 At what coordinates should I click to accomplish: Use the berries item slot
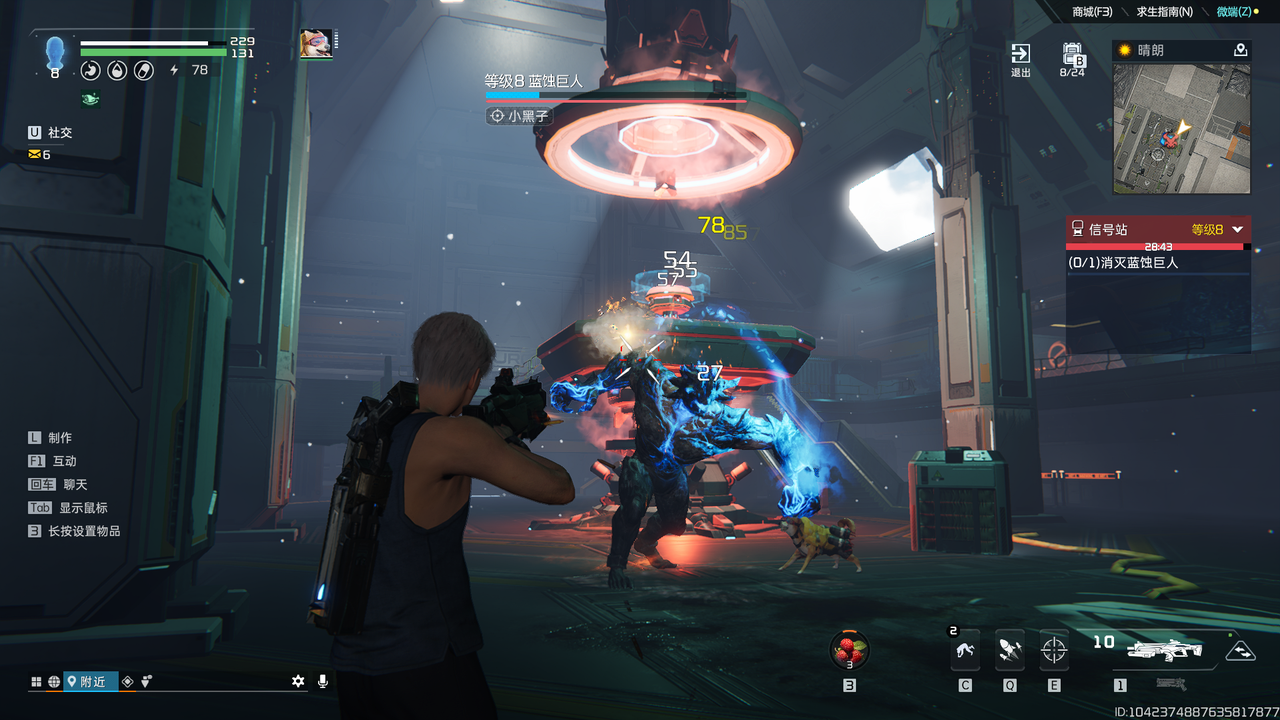pos(849,650)
